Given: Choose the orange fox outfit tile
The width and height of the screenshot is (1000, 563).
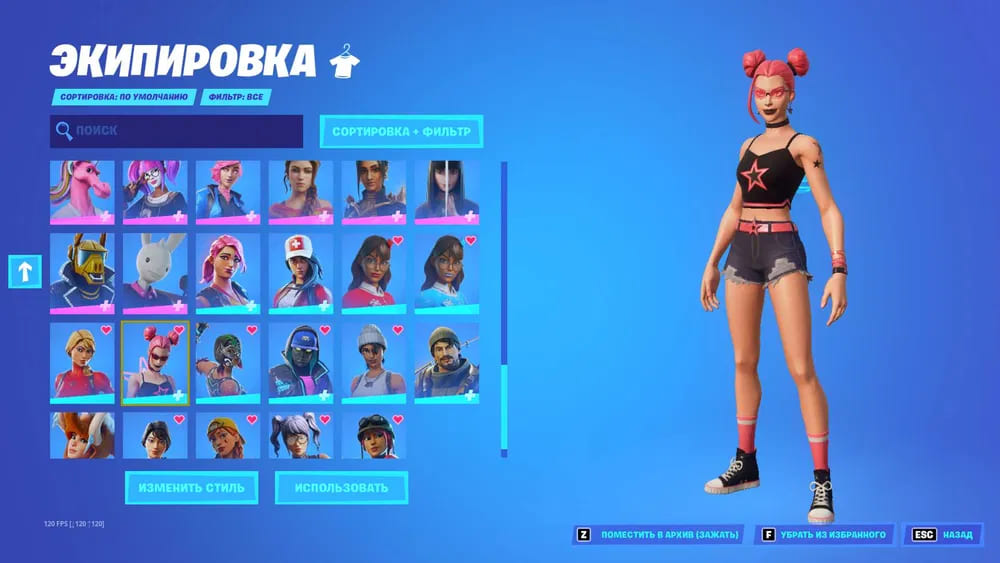Looking at the screenshot, I should 82,436.
